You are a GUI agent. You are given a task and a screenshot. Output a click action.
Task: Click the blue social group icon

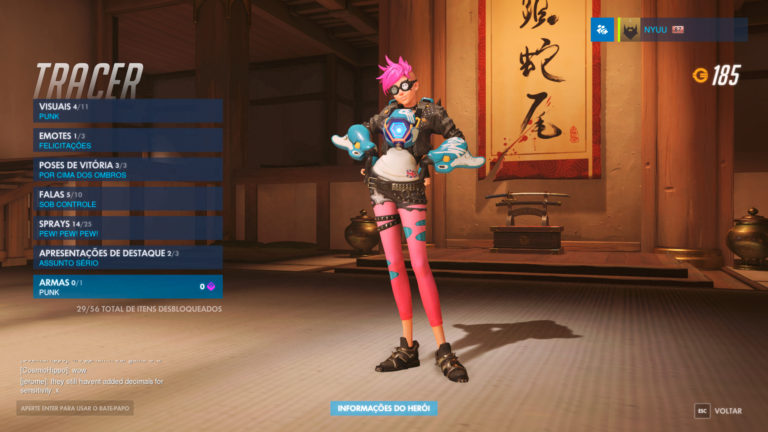pos(602,30)
